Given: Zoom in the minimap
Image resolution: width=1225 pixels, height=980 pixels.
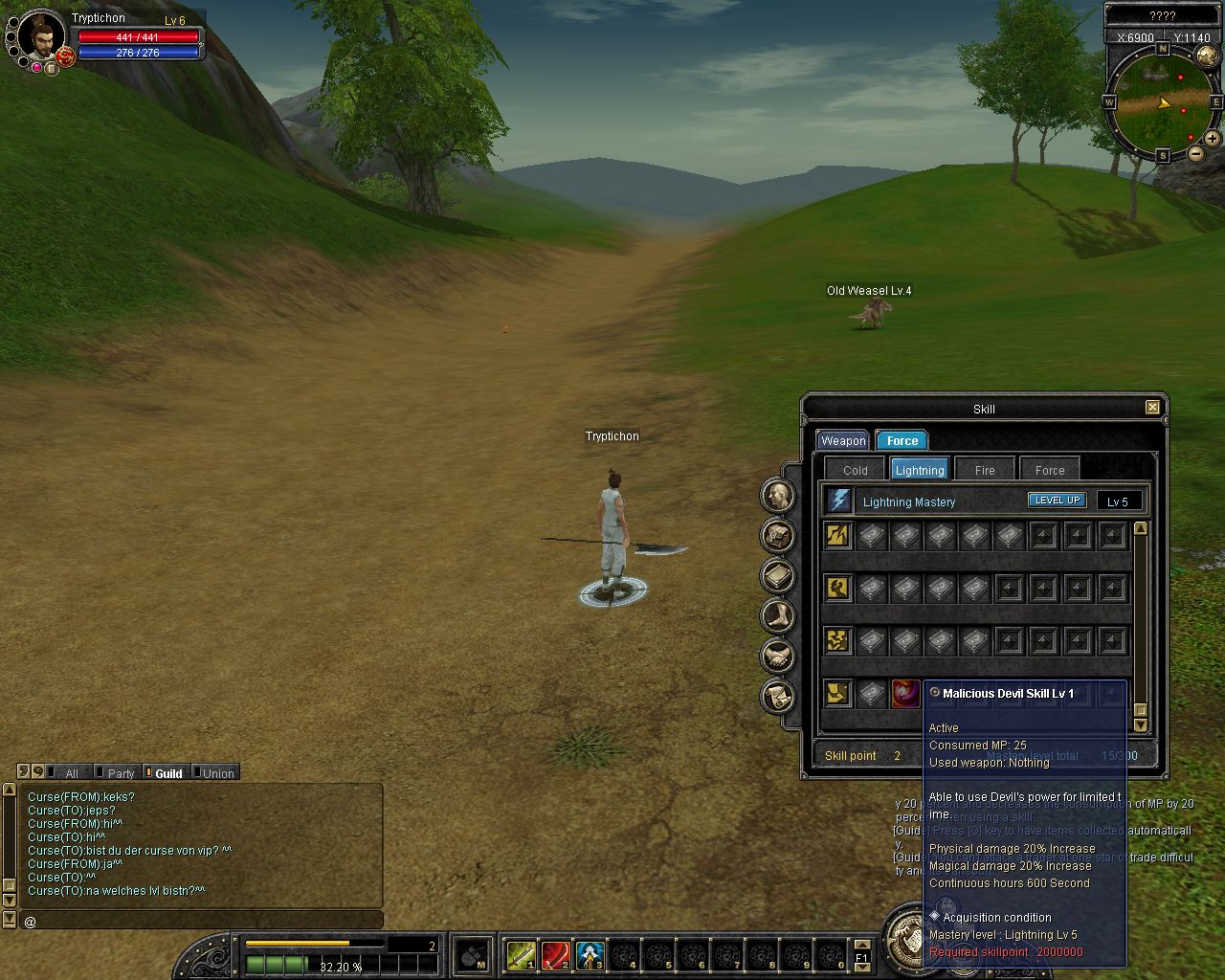Looking at the screenshot, I should point(1213,139).
